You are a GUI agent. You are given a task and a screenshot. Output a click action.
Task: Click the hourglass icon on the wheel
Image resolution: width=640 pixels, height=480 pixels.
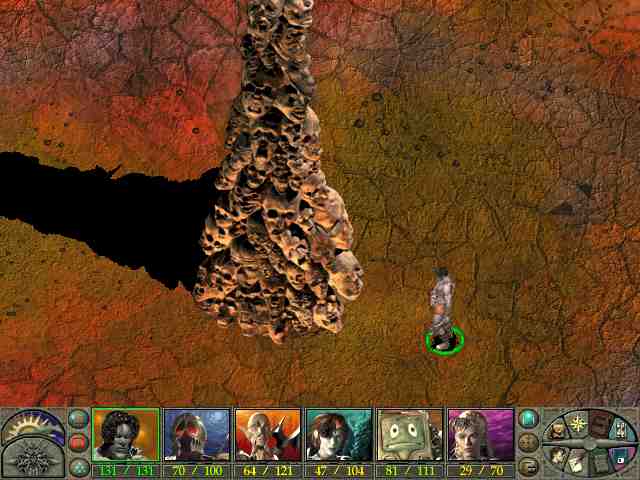point(620,430)
